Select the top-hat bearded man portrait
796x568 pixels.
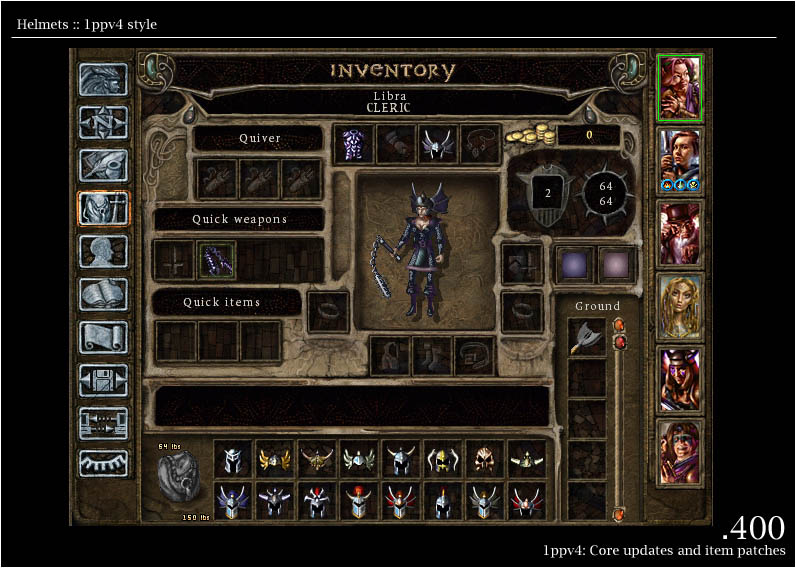(x=680, y=232)
